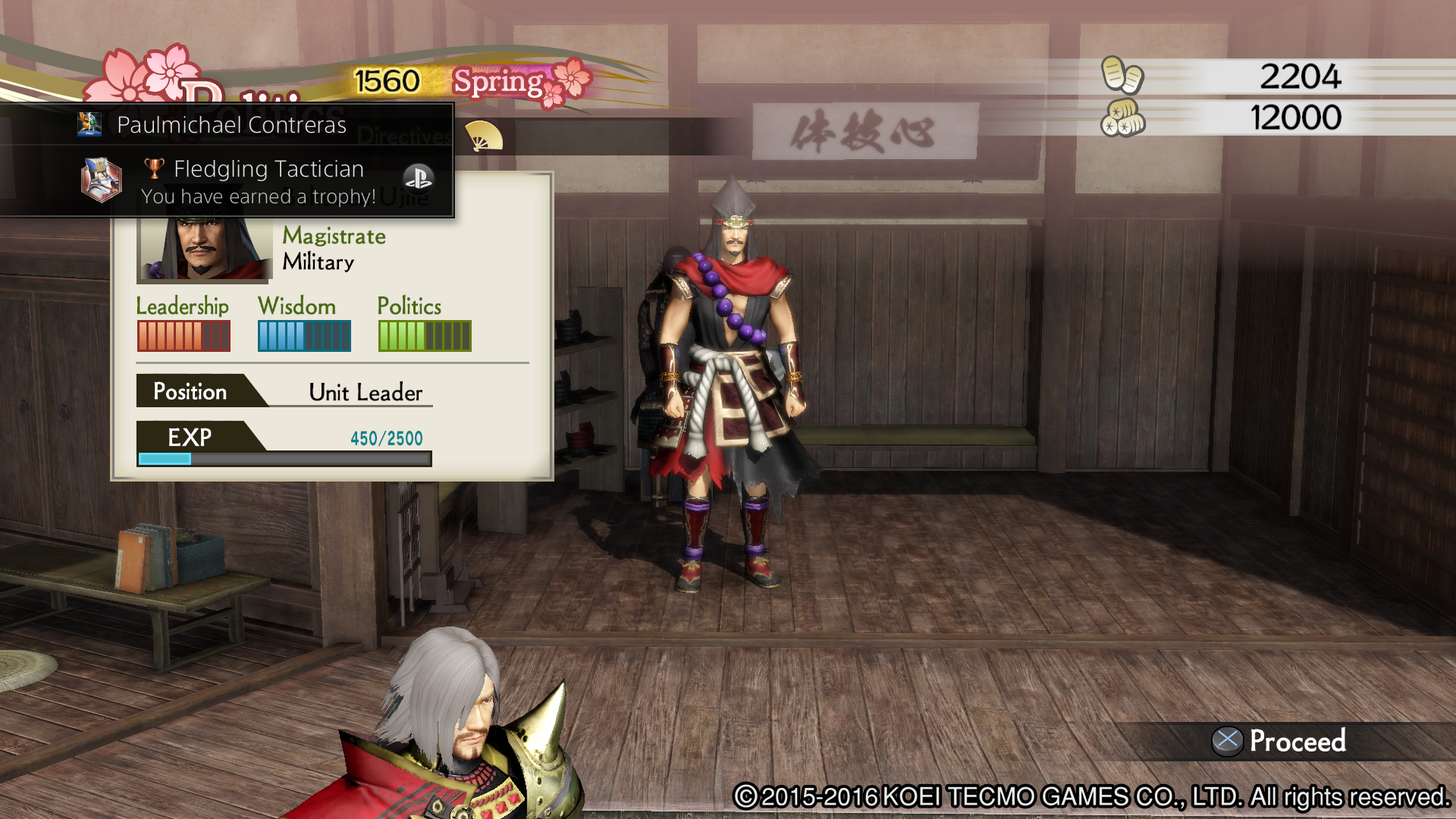Click Paulmichael Contreras's profile avatar icon
This screenshot has height=819, width=1456.
90,124
